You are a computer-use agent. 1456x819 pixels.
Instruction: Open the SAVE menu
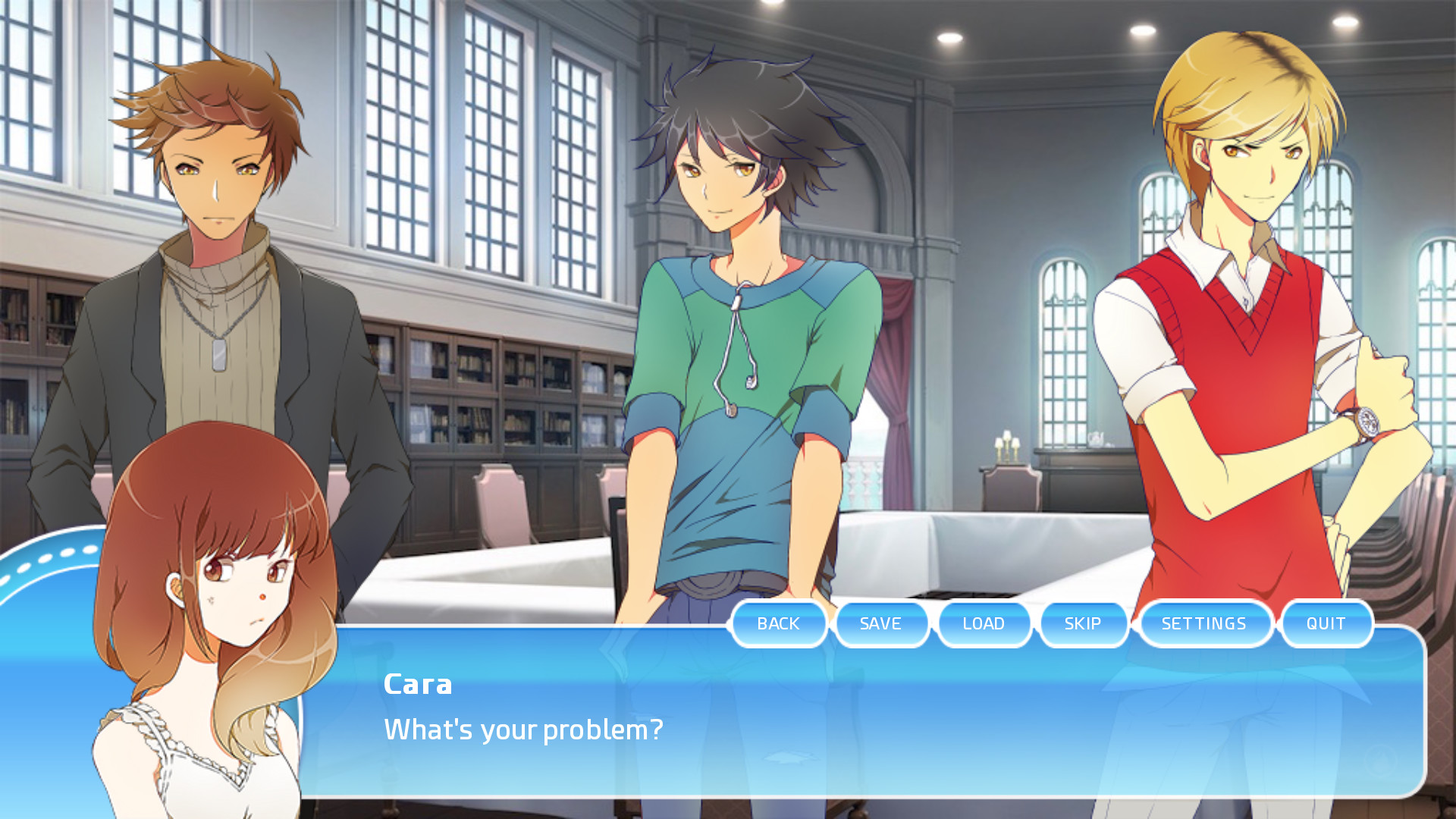881,623
